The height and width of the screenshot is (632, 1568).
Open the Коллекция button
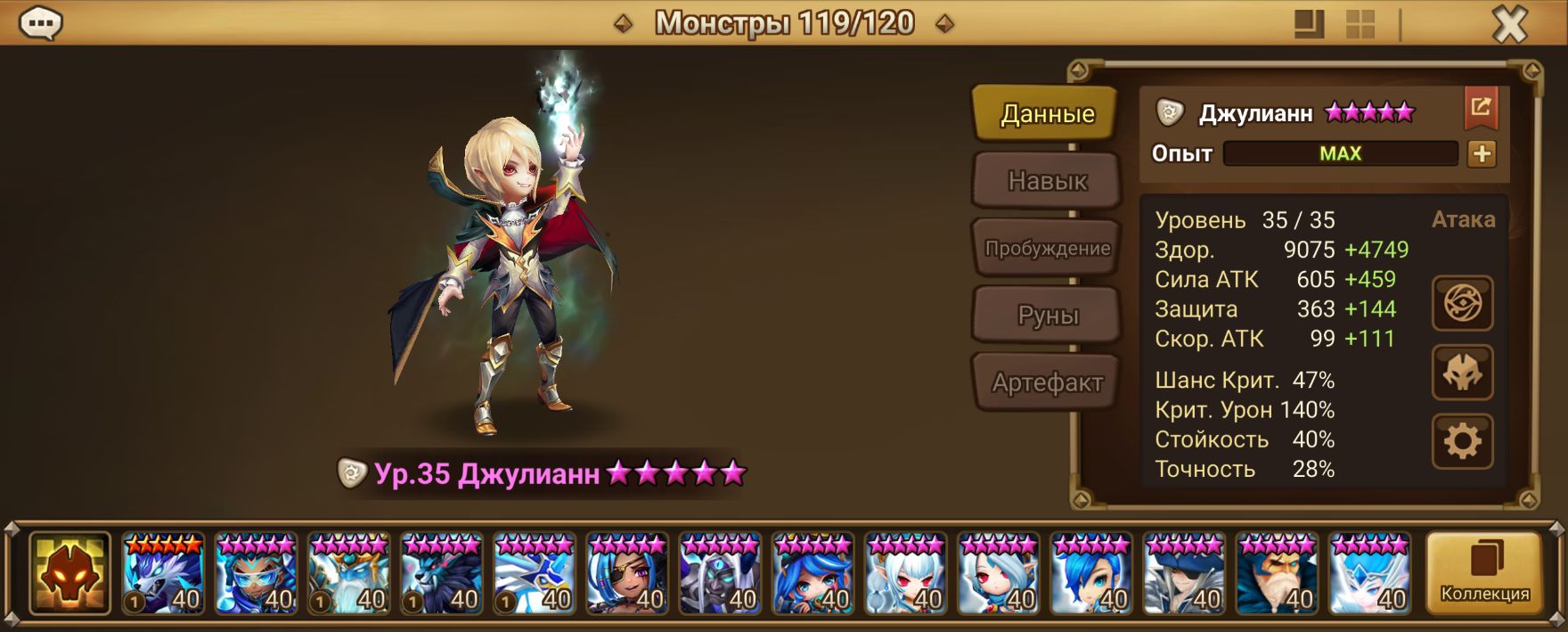1484,573
